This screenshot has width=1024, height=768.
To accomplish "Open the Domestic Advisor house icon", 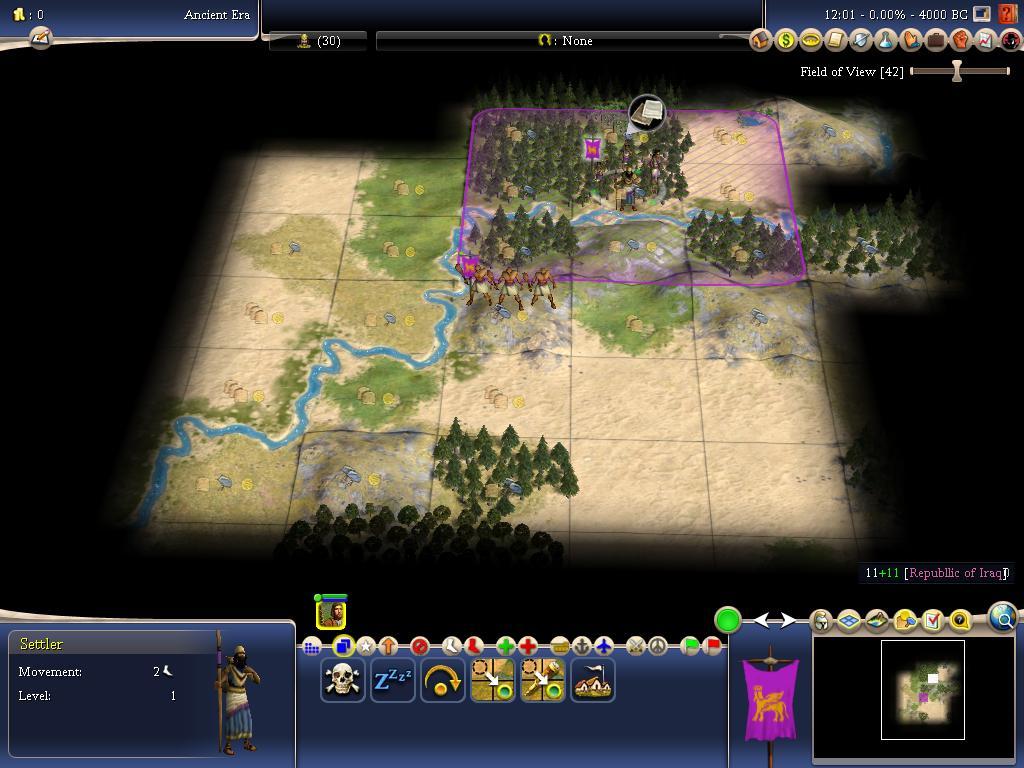I will point(760,41).
